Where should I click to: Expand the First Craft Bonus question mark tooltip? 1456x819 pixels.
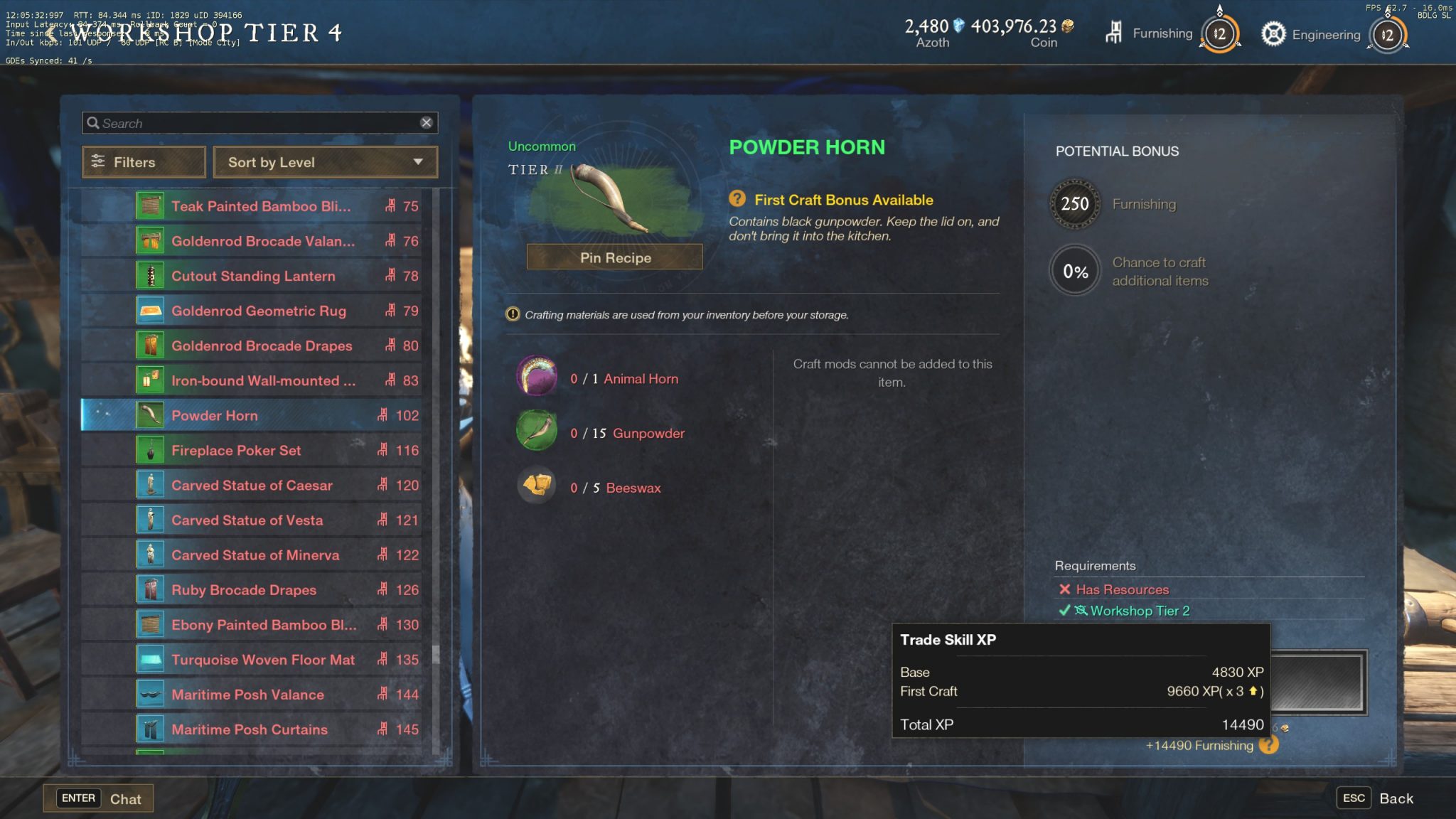click(x=737, y=200)
